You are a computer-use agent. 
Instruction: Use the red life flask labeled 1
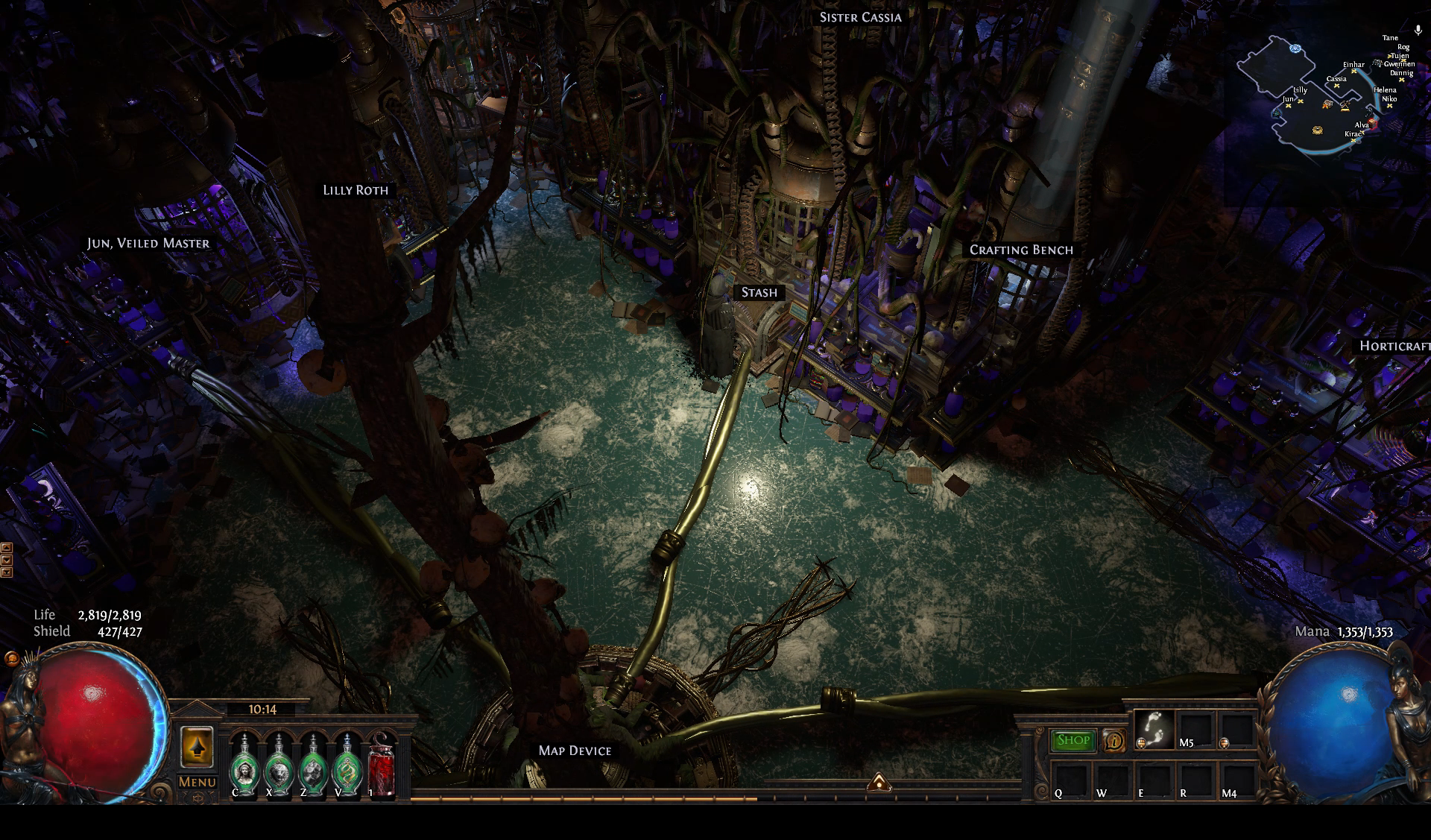pyautogui.click(x=382, y=766)
